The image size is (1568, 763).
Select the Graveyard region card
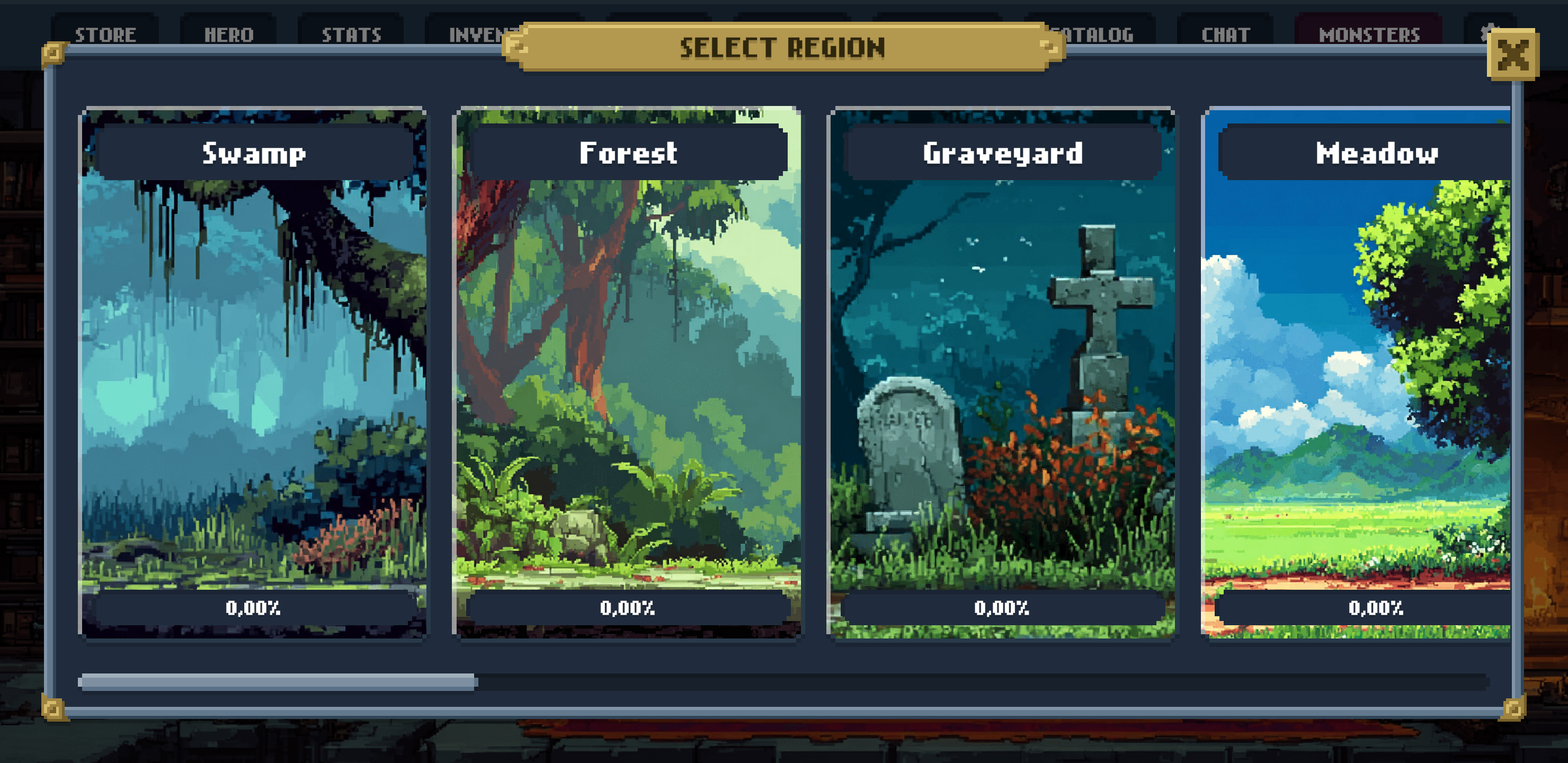point(1002,378)
